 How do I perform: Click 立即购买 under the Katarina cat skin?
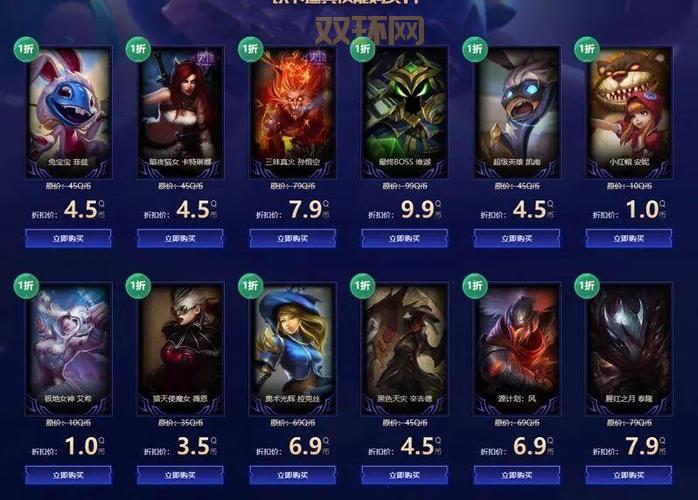click(180, 238)
